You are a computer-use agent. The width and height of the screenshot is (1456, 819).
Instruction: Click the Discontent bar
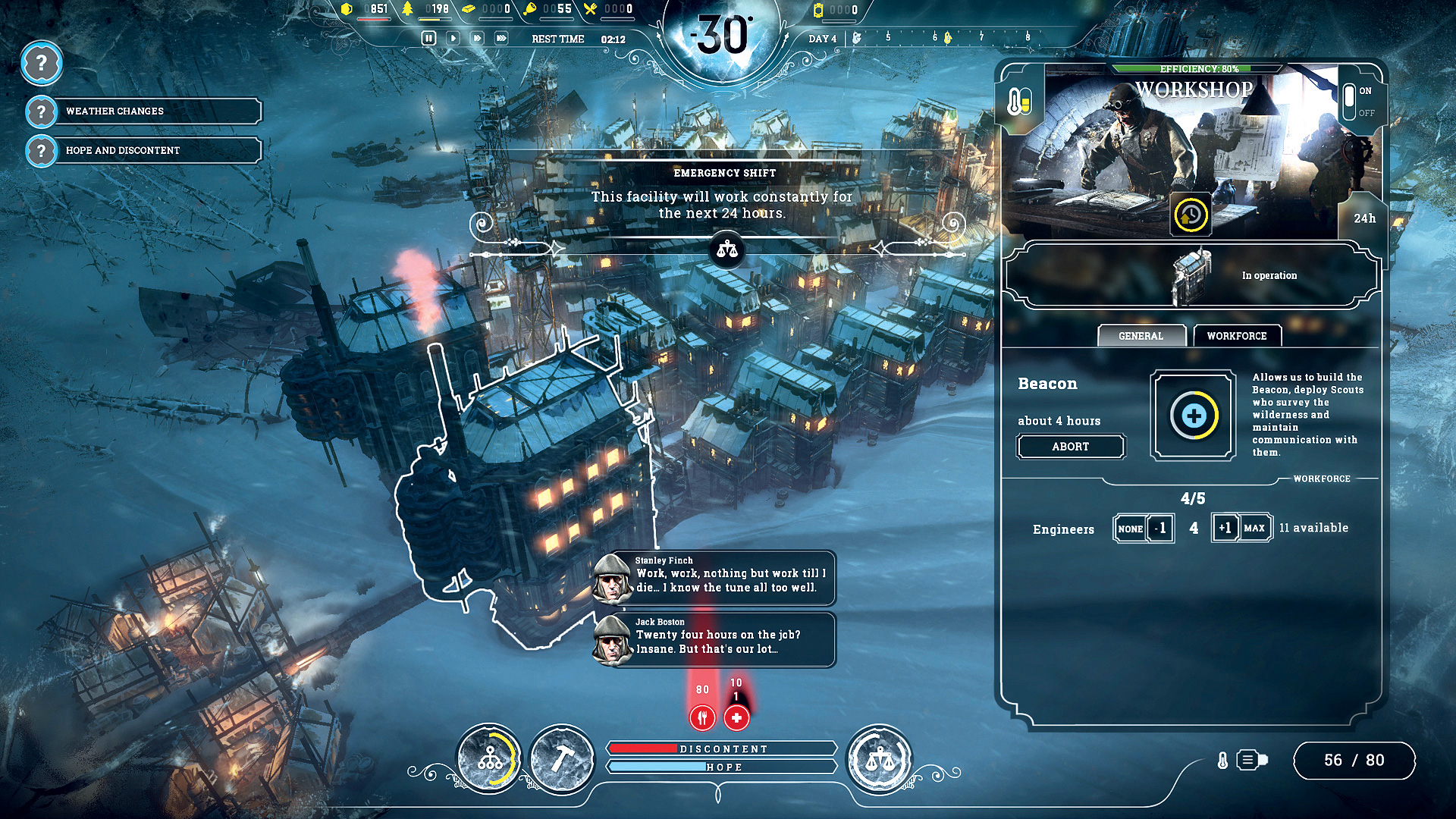tap(722, 748)
